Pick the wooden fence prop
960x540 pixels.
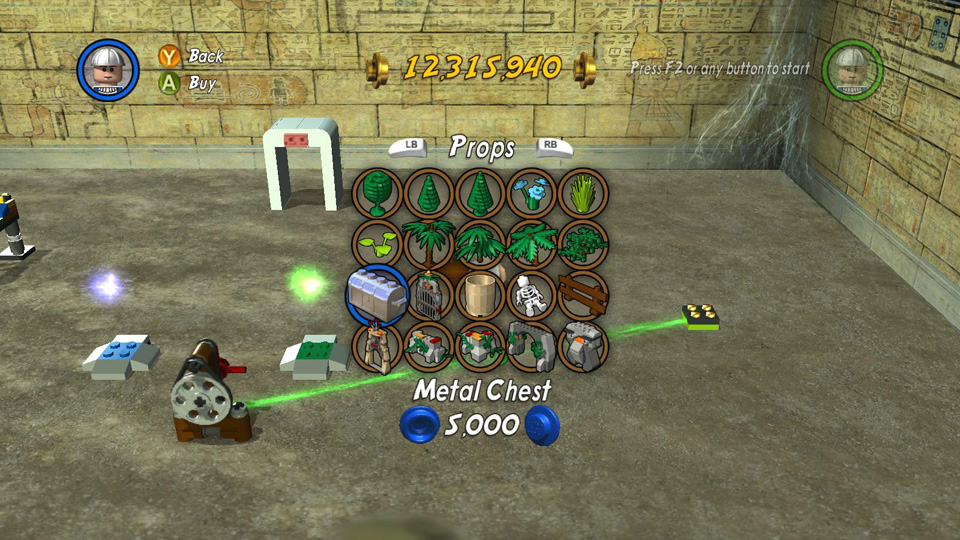tap(582, 295)
